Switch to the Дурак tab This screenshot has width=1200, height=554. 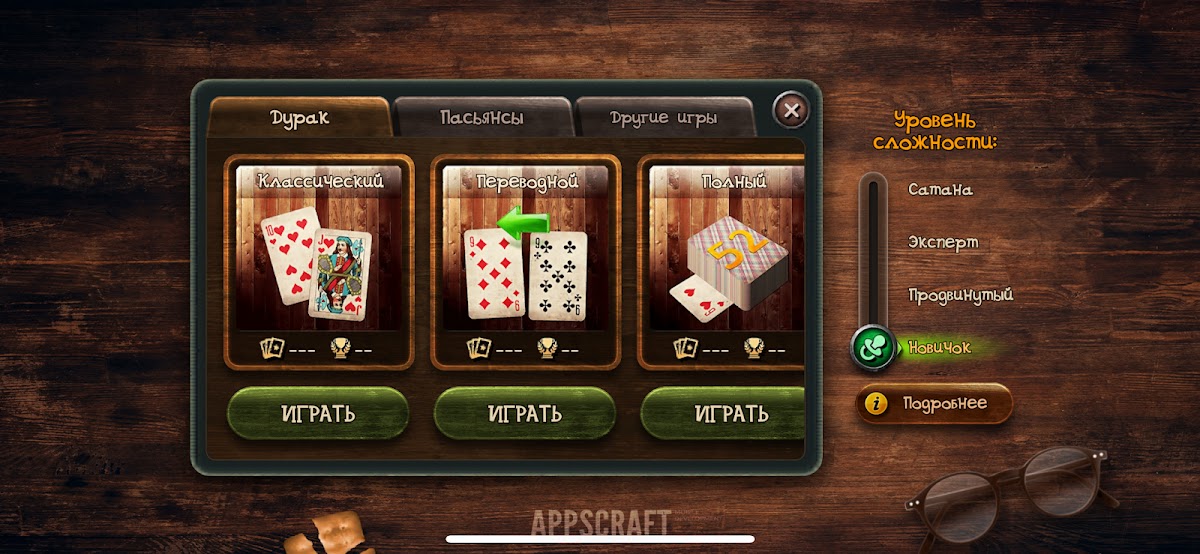(x=299, y=118)
